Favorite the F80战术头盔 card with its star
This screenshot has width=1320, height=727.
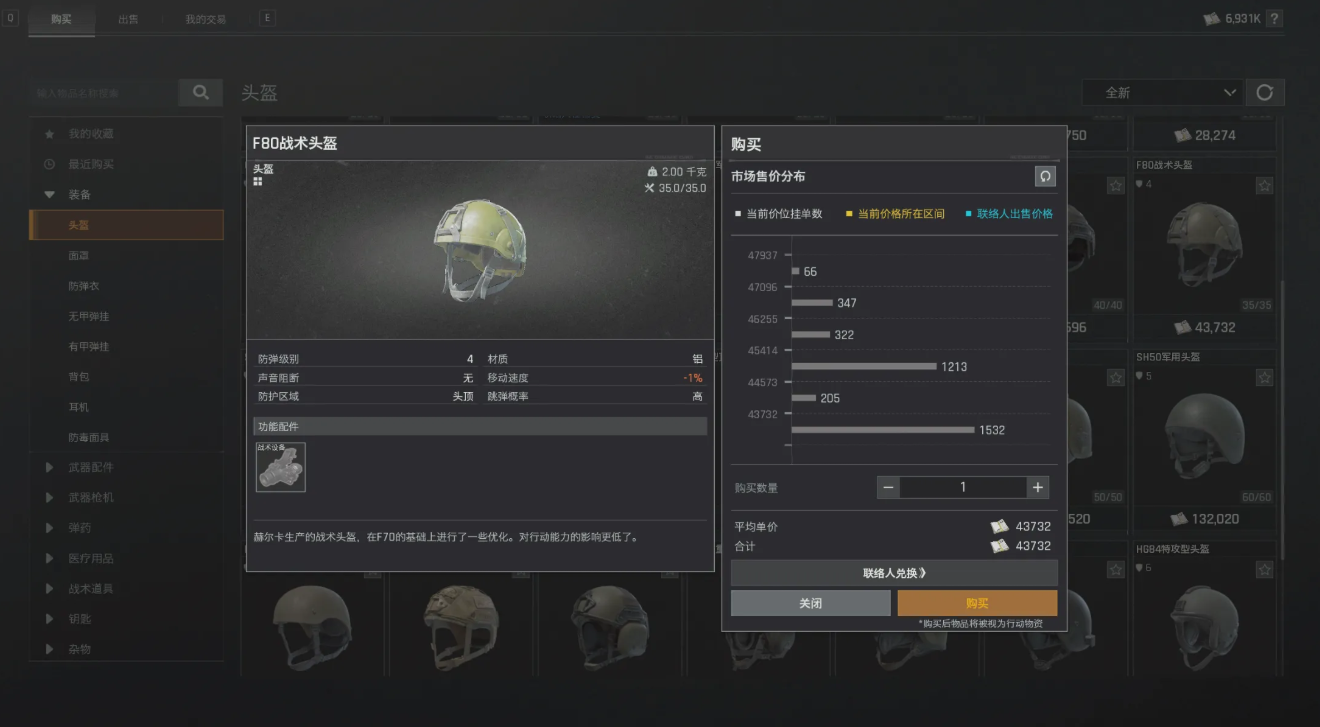(x=1262, y=185)
